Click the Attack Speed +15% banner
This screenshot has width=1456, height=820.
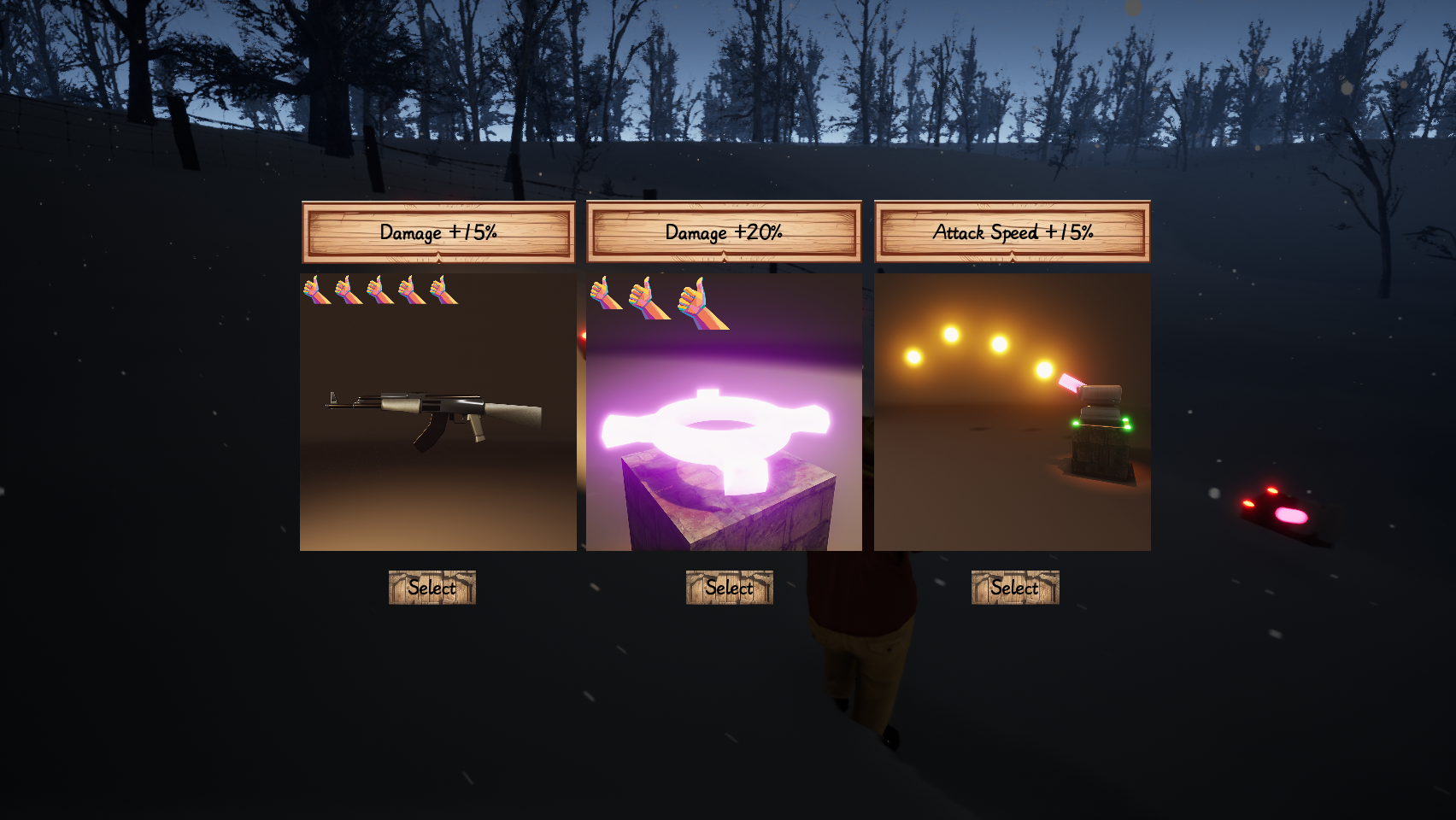point(1013,231)
